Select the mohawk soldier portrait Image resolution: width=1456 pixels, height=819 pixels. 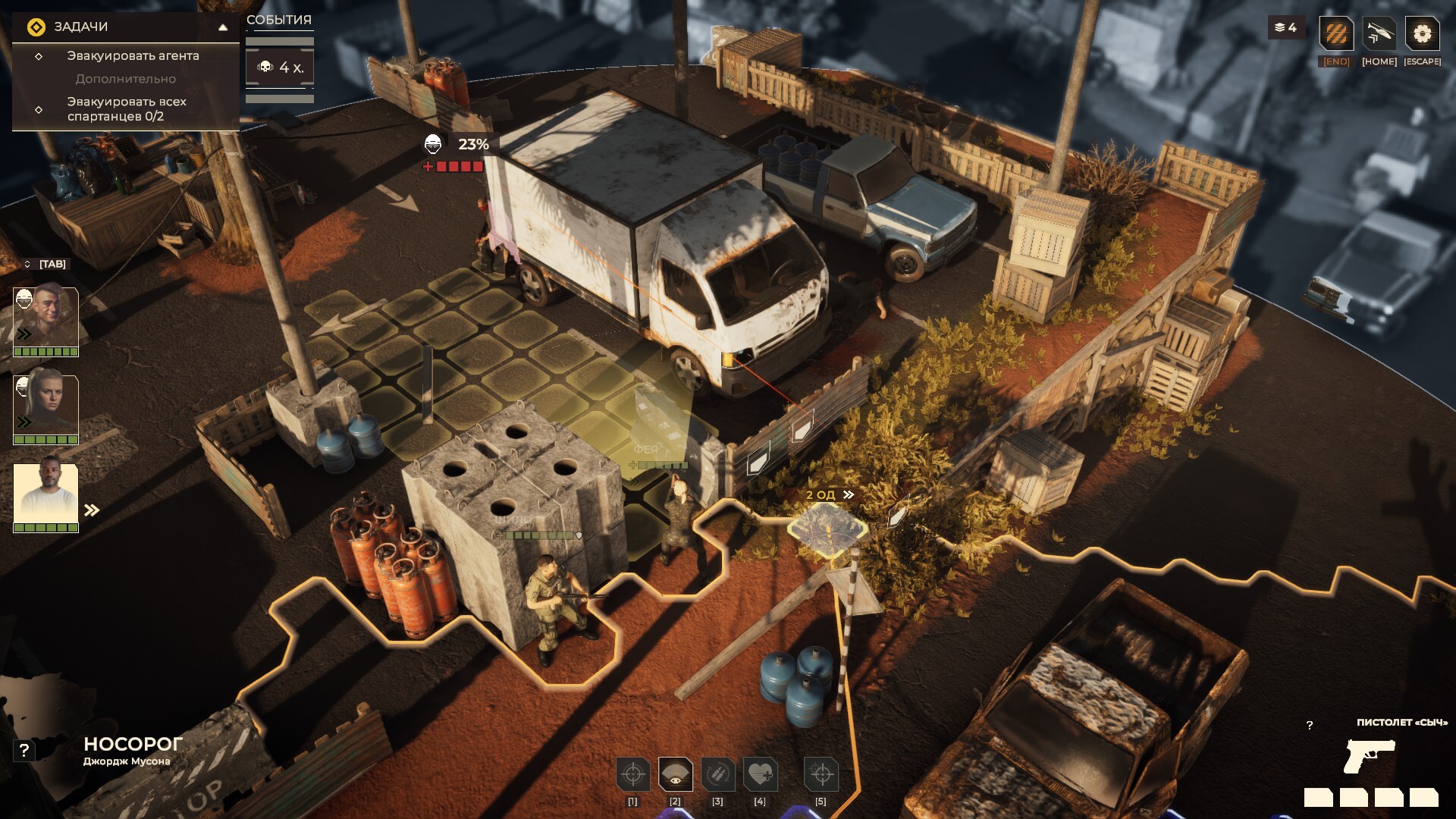point(46,318)
